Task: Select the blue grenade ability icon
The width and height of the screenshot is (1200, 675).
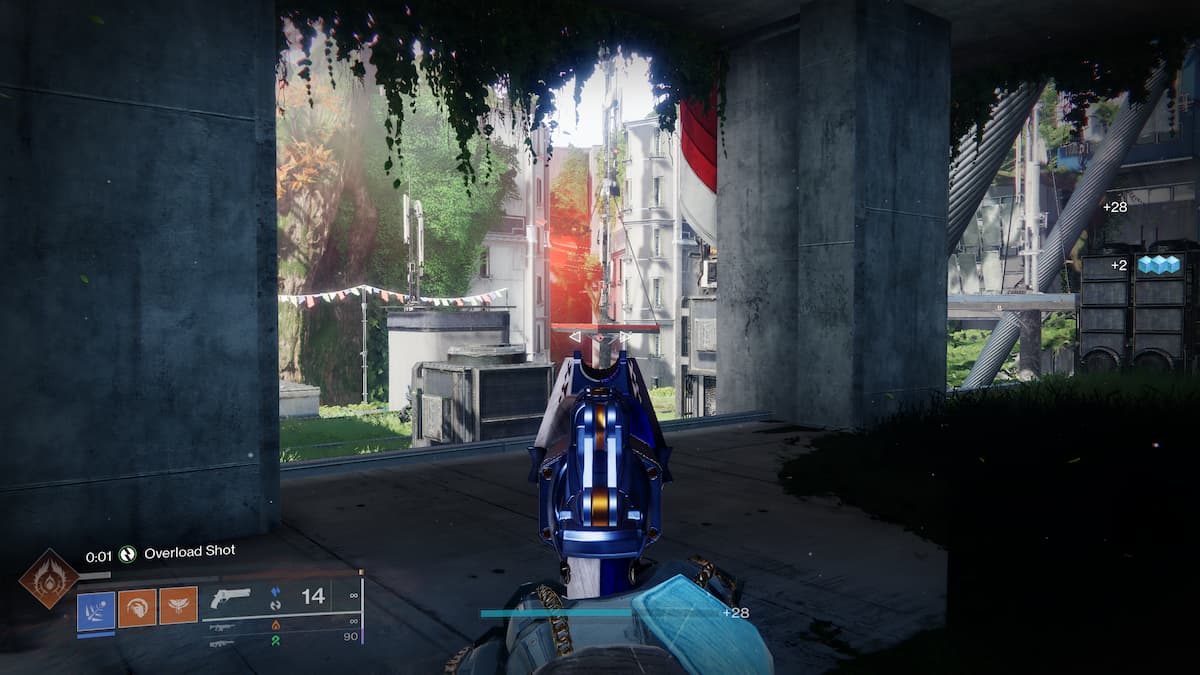Action: pos(96,607)
